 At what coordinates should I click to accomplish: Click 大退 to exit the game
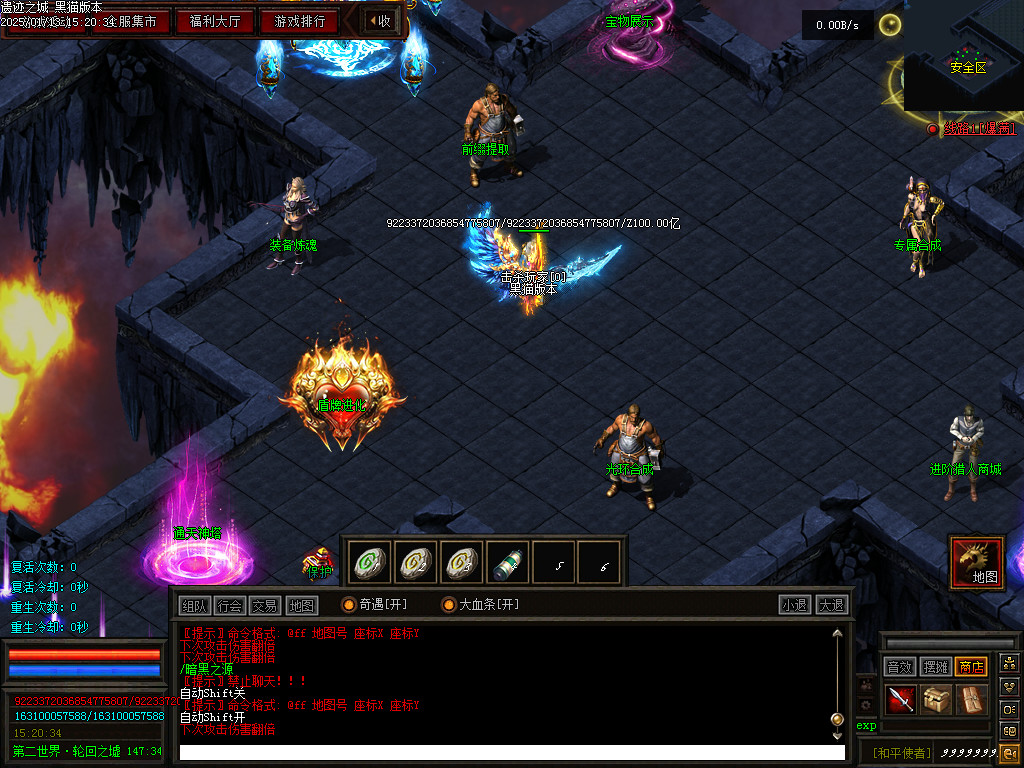tap(831, 605)
